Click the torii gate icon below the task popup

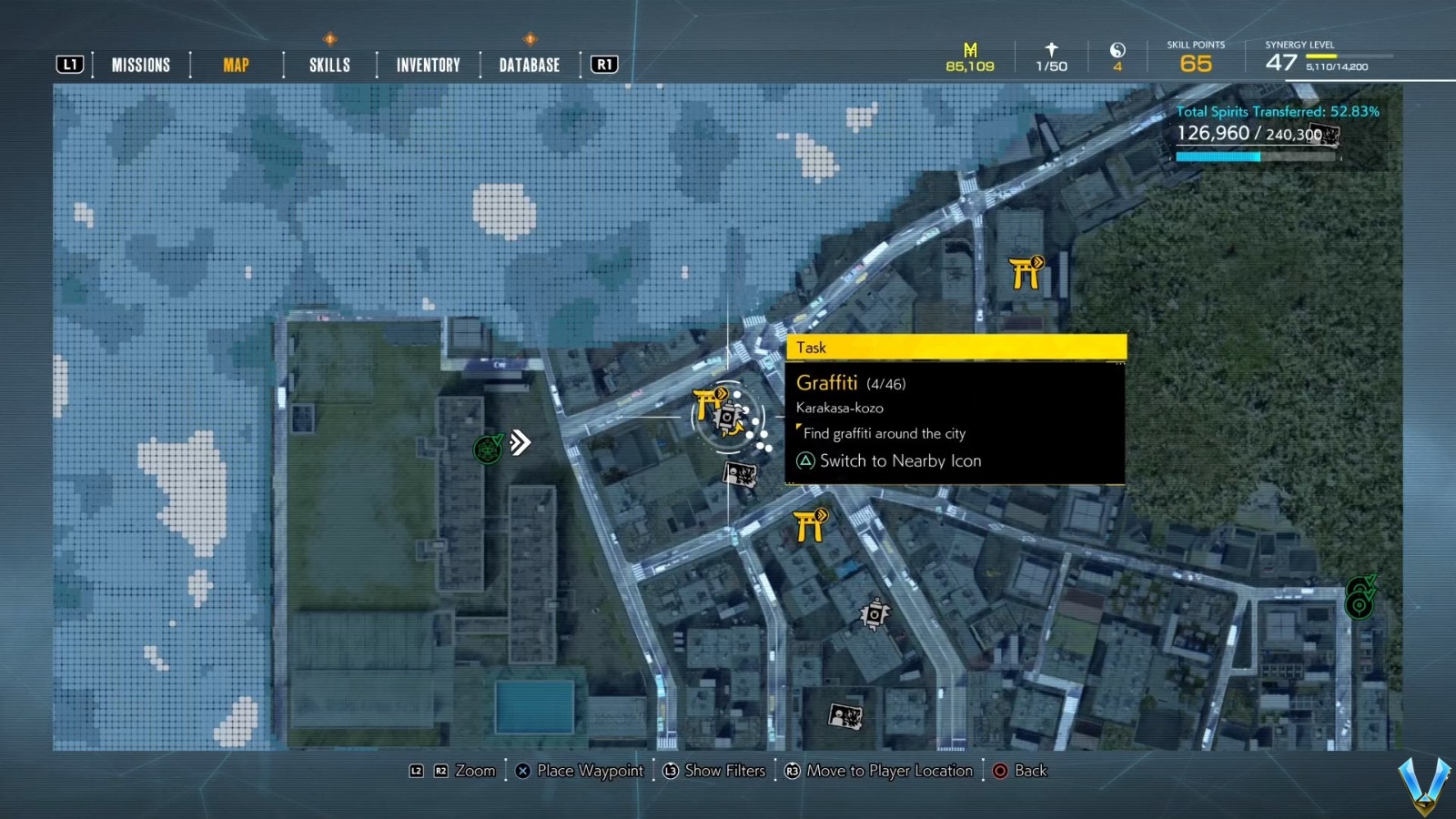point(813,526)
